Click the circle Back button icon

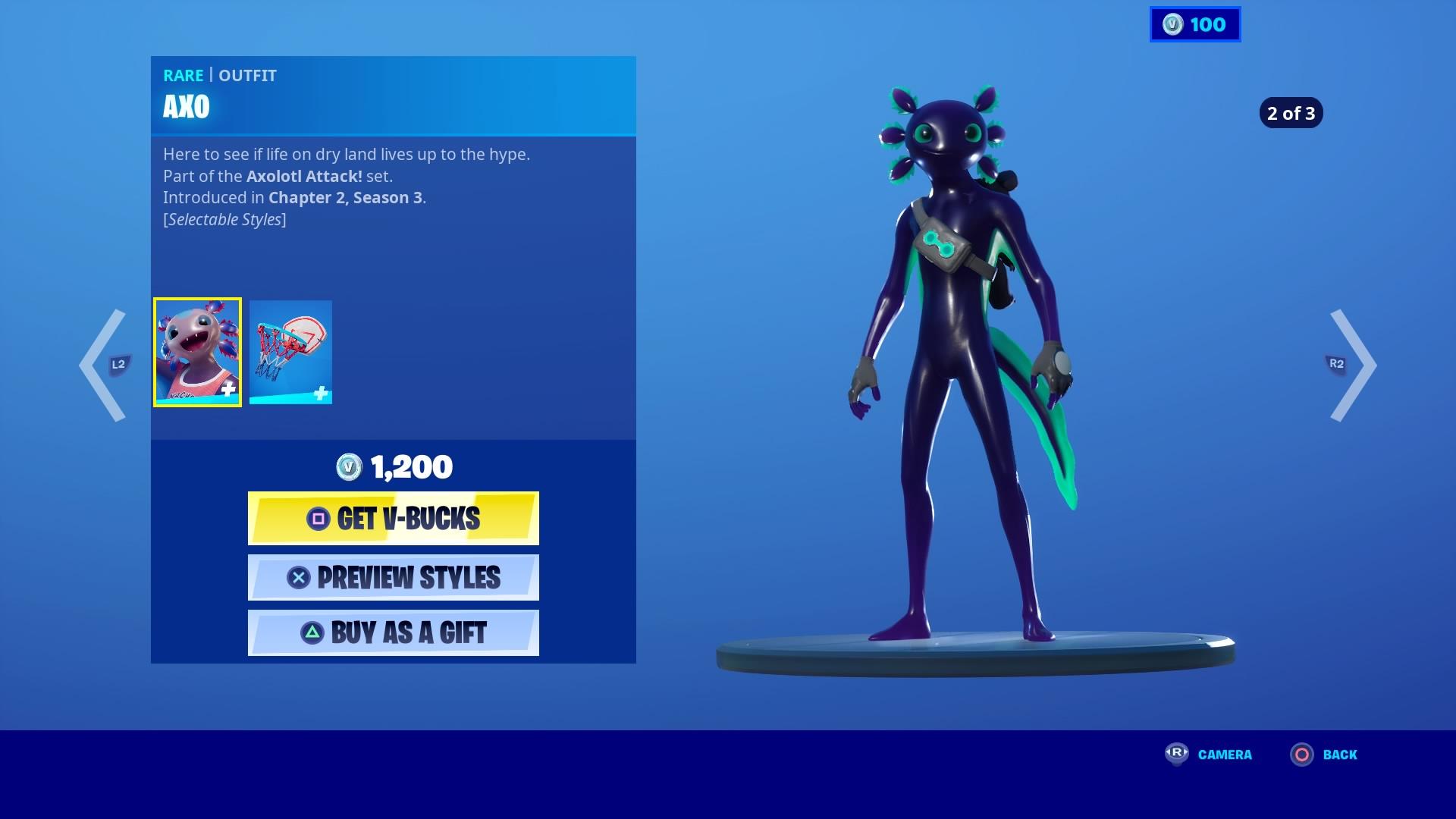point(1301,755)
